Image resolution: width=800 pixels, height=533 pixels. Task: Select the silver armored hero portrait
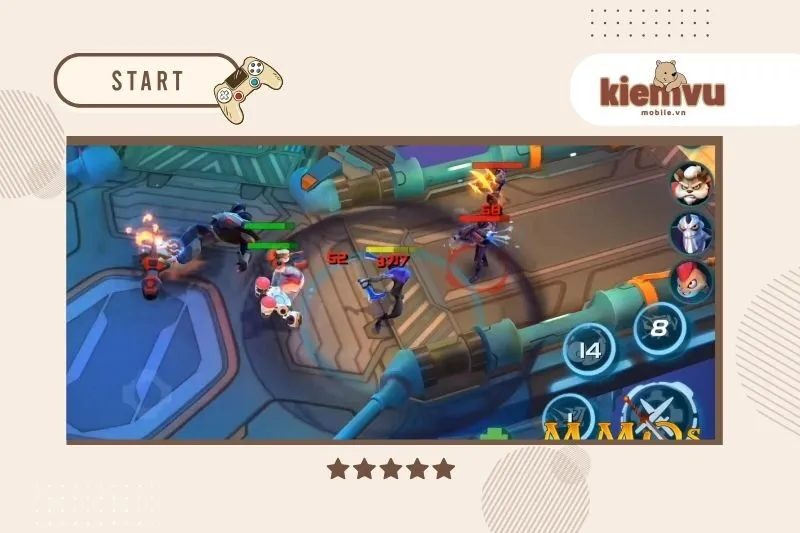click(691, 232)
